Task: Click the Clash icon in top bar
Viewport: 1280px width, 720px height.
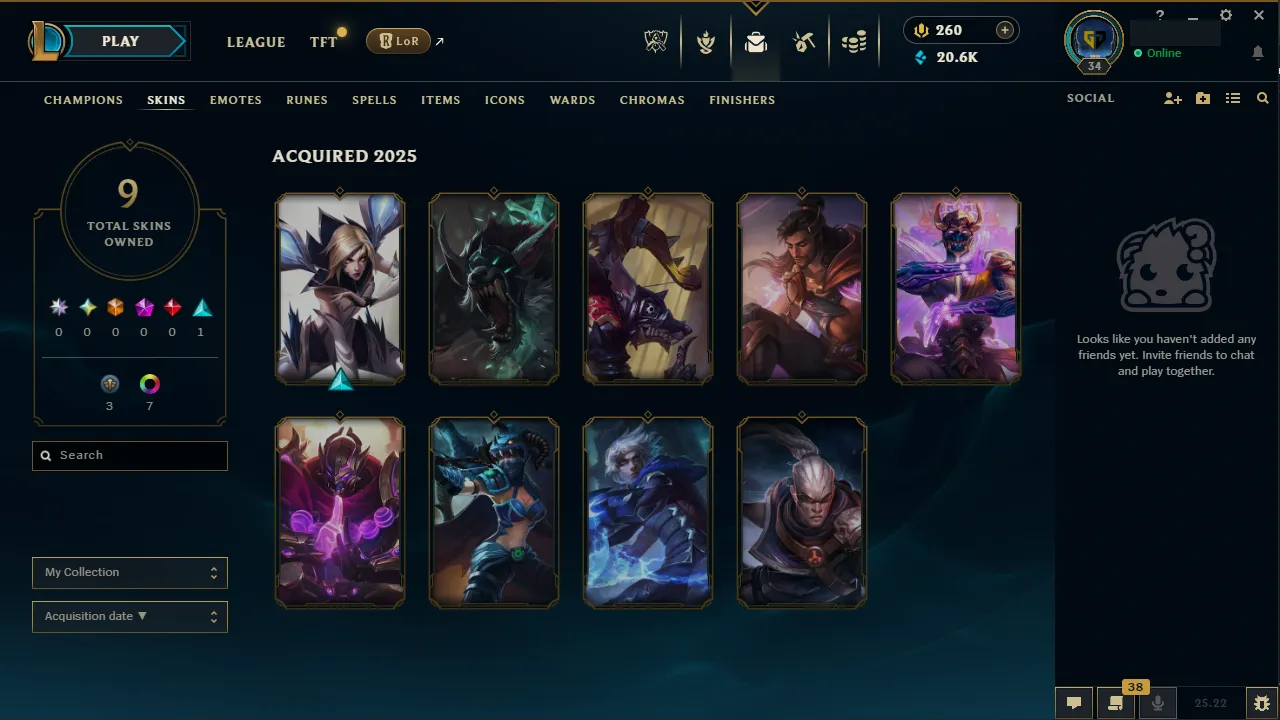Action: (x=706, y=42)
